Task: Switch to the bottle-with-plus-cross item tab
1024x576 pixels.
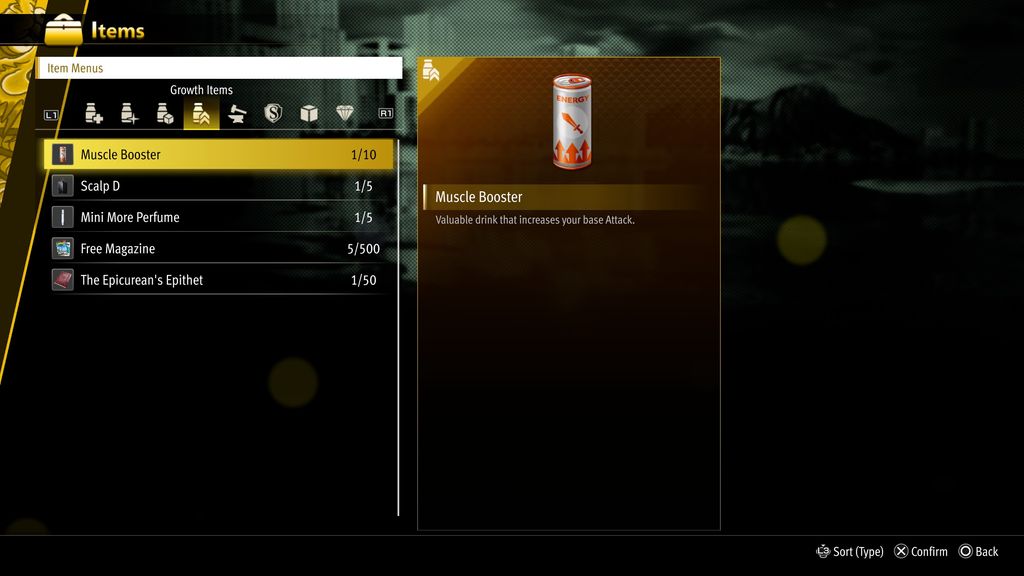Action: [x=94, y=114]
